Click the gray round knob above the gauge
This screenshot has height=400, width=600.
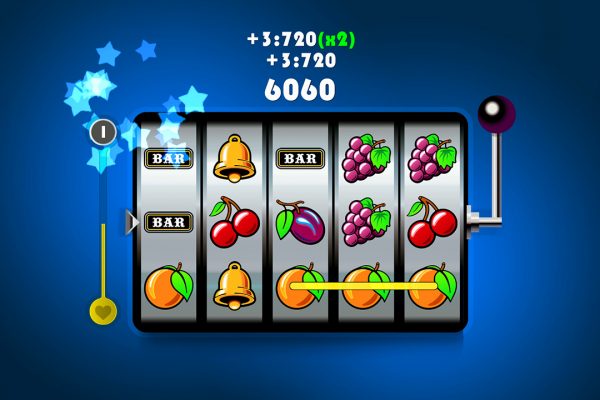102,130
